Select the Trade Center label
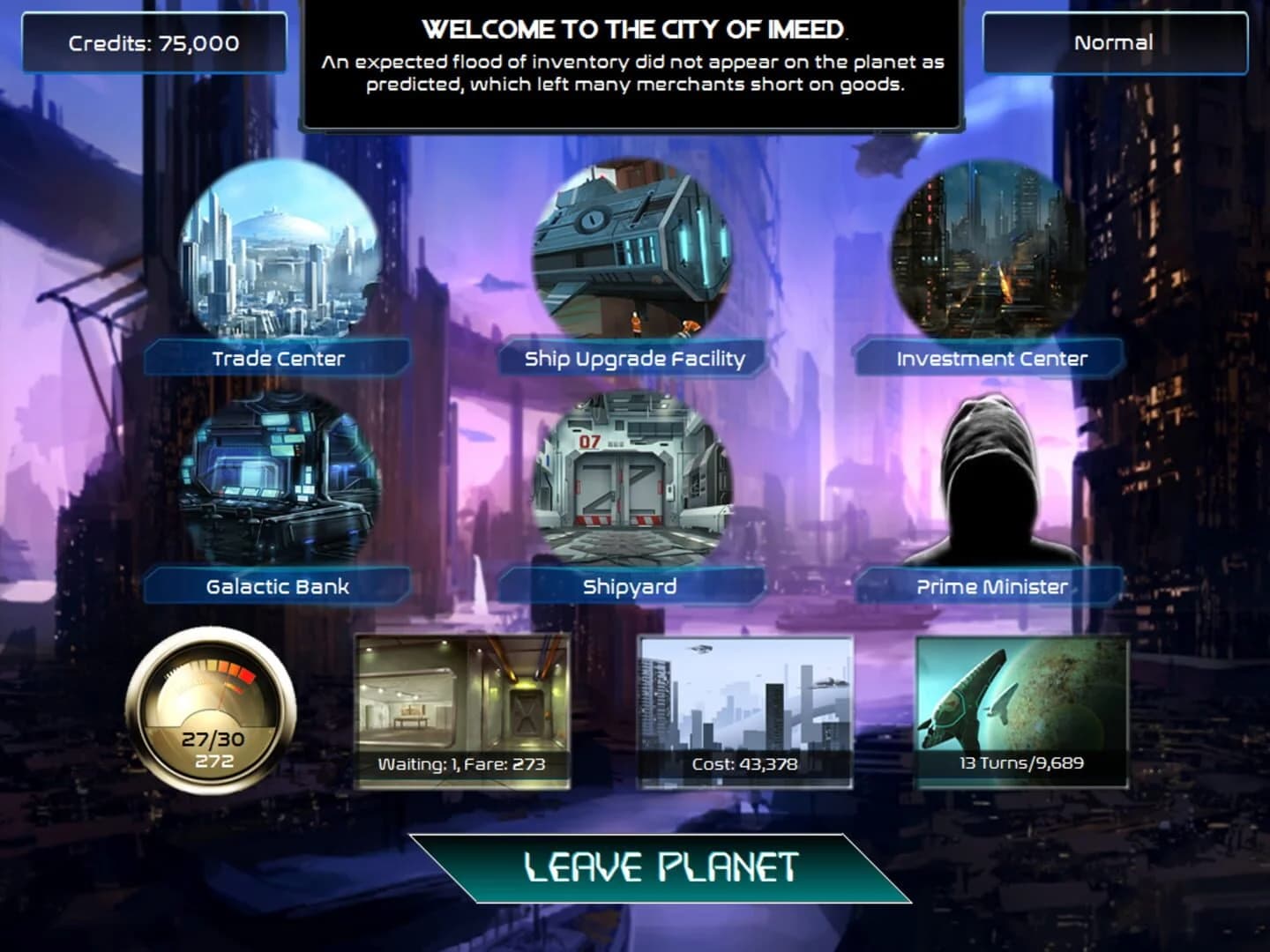The image size is (1270, 952). pos(278,359)
